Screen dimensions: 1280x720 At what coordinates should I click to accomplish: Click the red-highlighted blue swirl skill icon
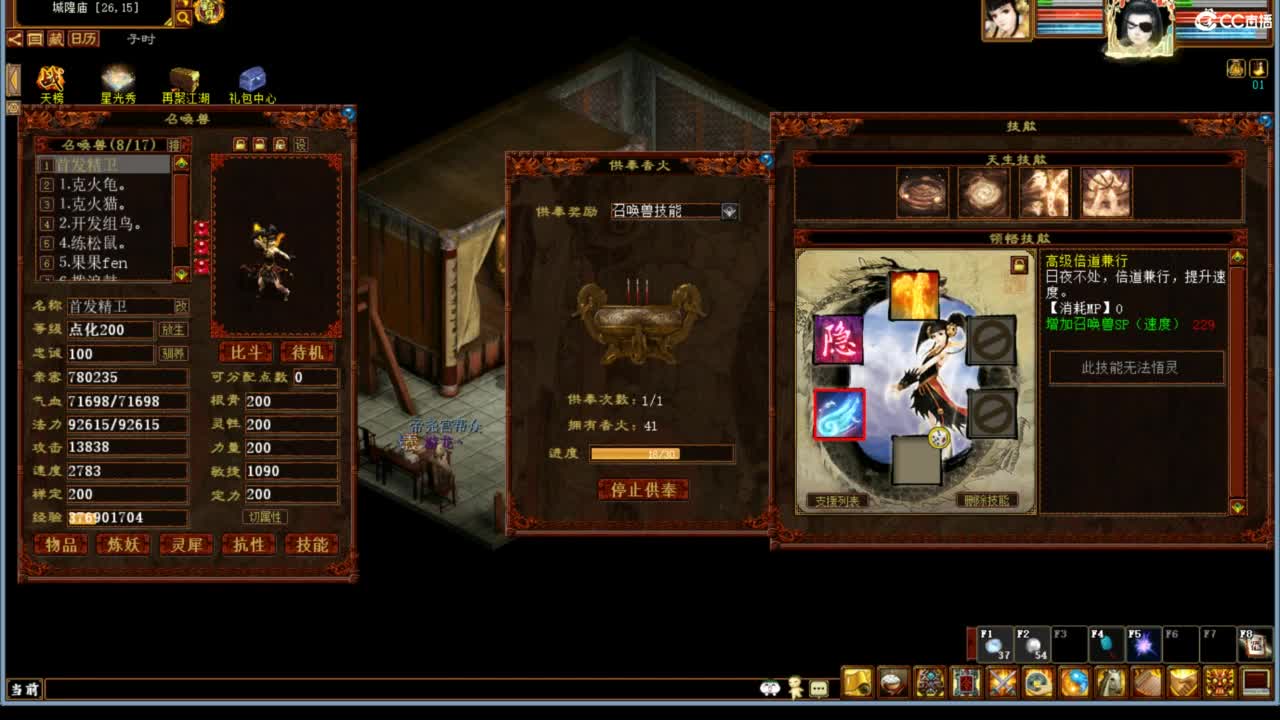coord(838,417)
